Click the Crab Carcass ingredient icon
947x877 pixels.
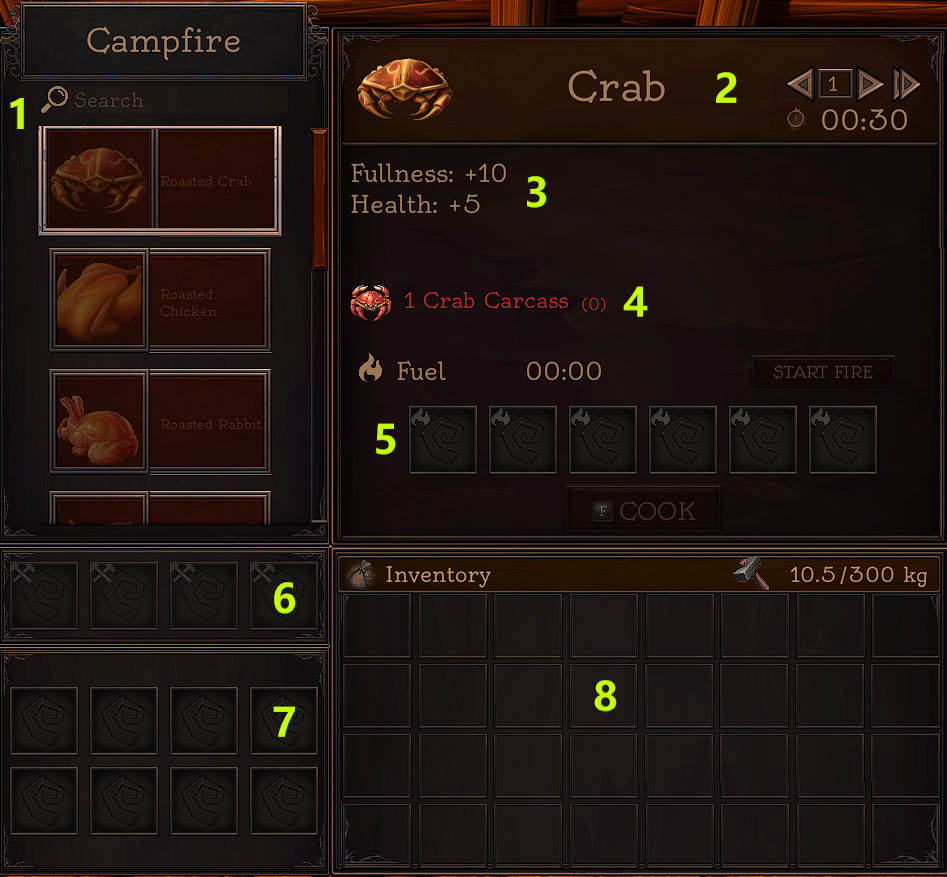pyautogui.click(x=370, y=301)
